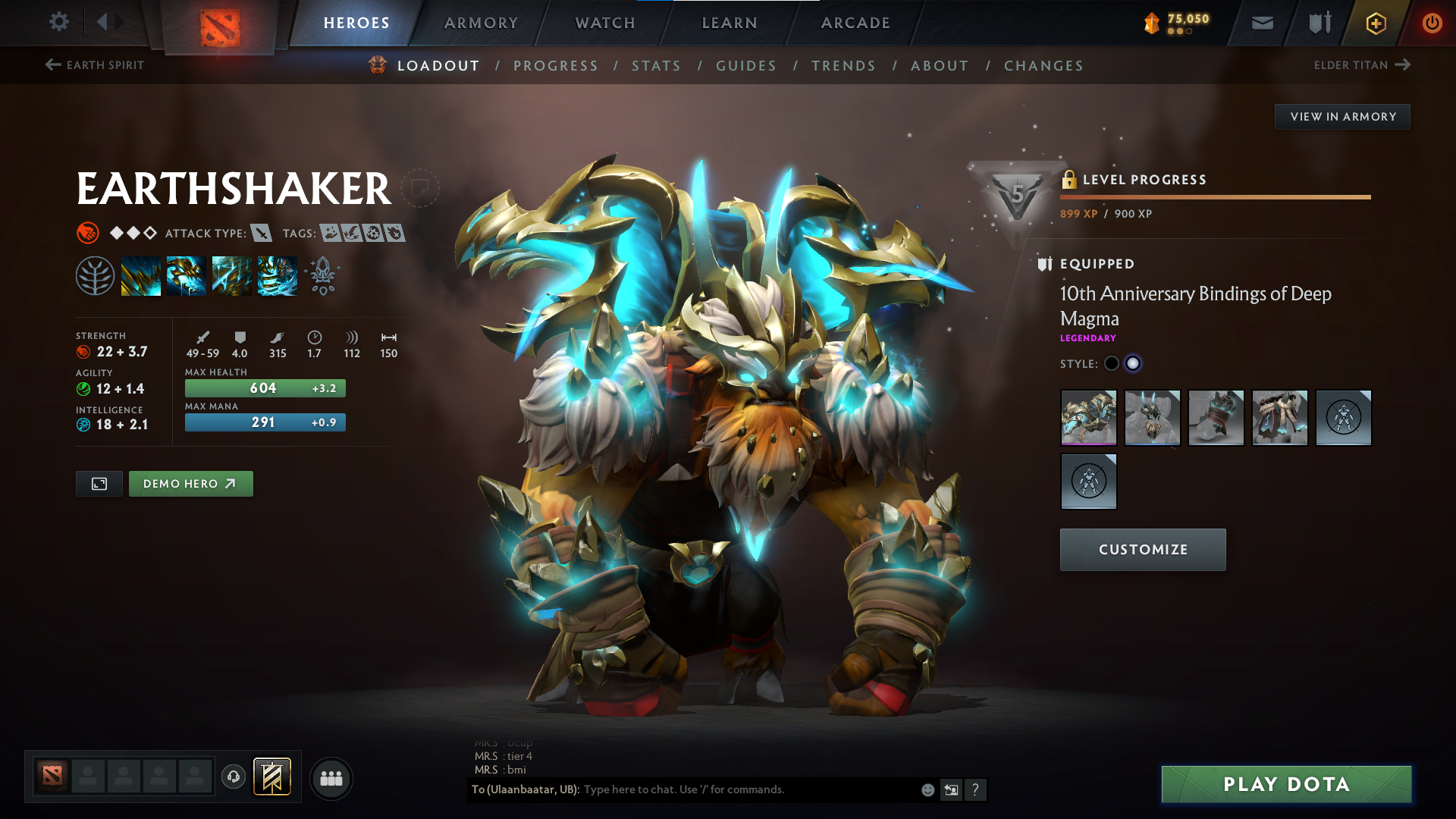1456x819 pixels.
Task: Open the ARCADE tab
Action: tap(855, 23)
